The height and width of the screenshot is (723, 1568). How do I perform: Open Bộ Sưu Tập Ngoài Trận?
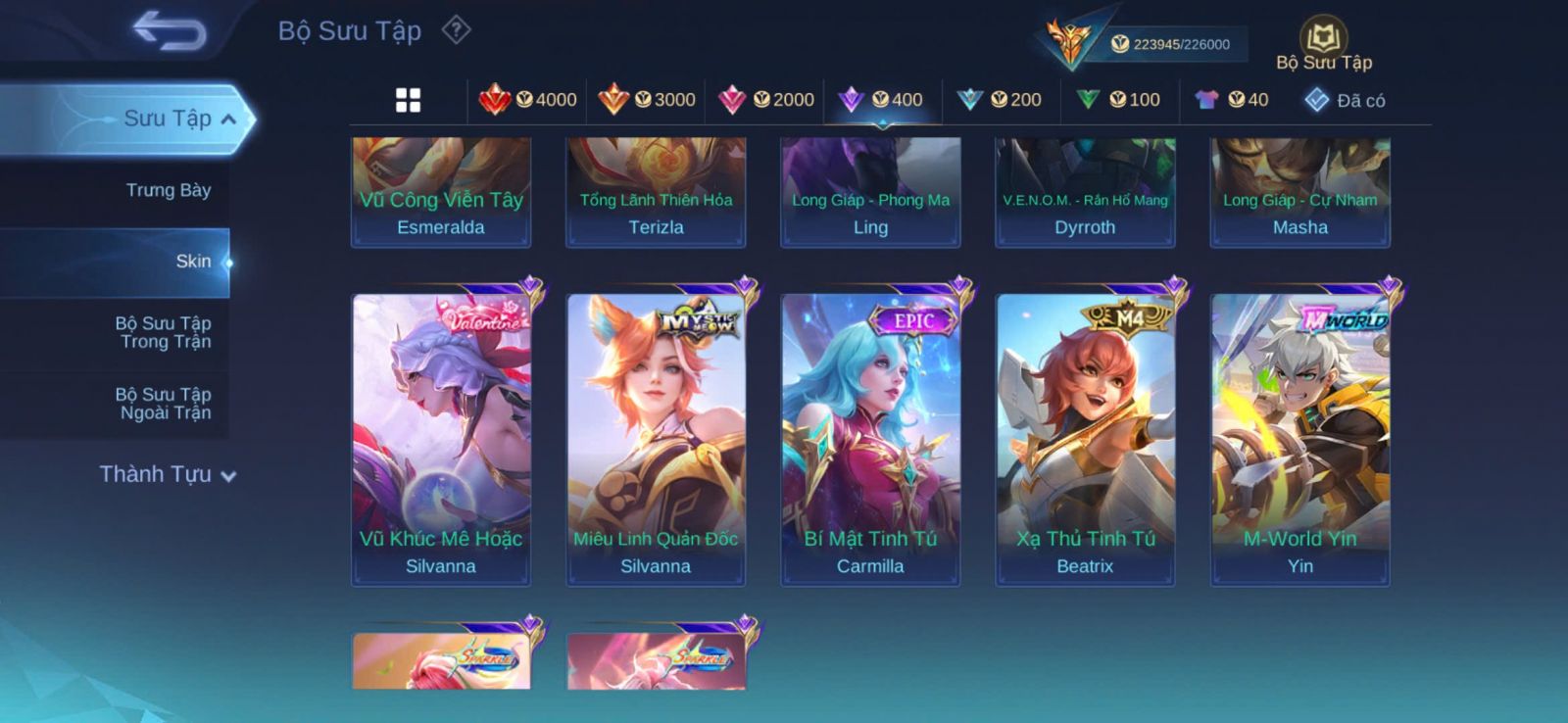pyautogui.click(x=164, y=404)
